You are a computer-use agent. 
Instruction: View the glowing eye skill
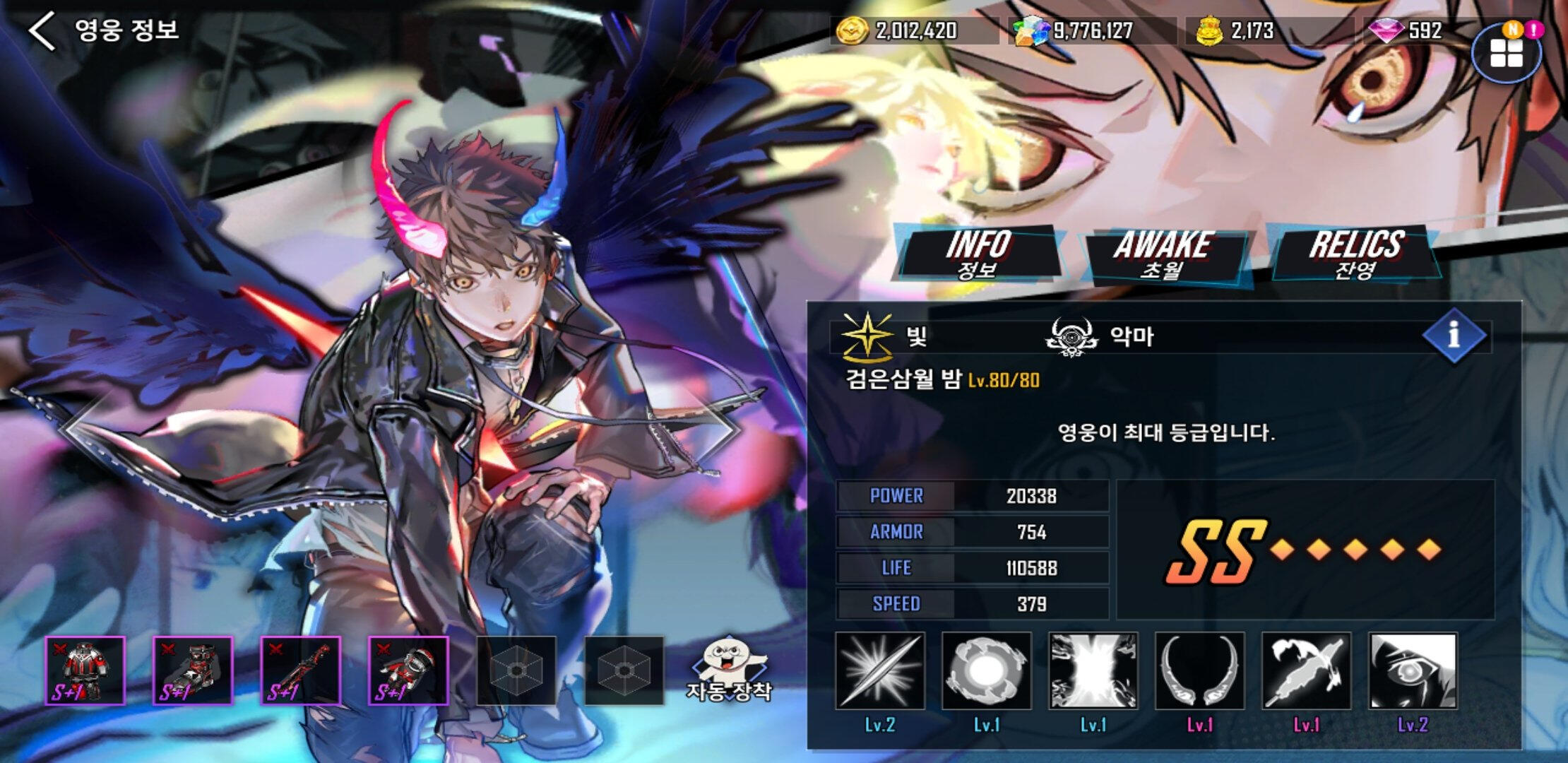1413,670
